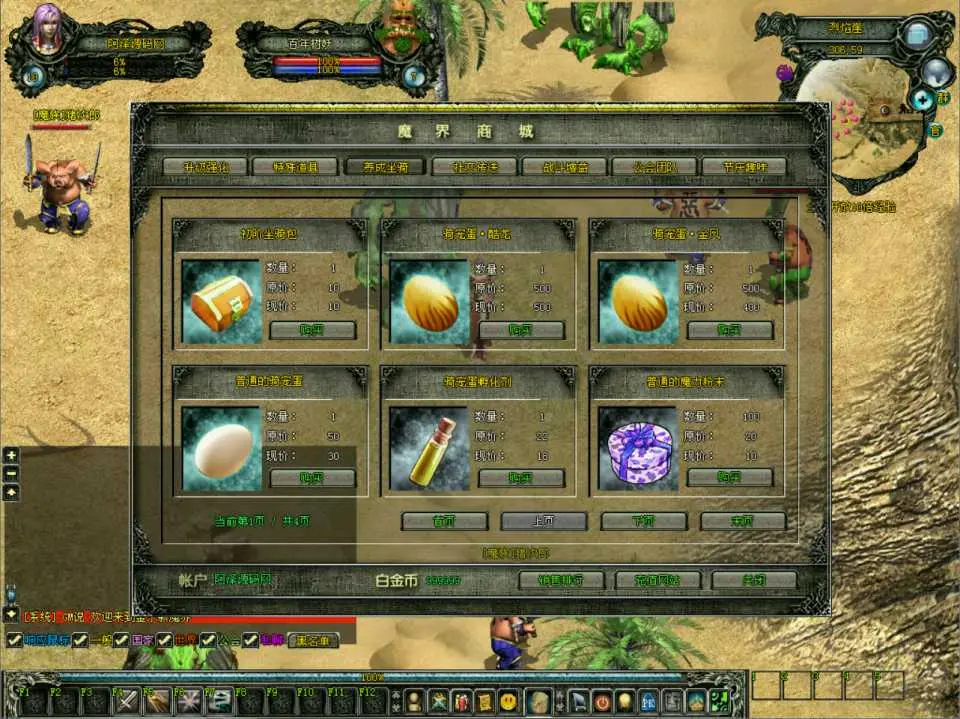Go to the first page (首页)
Viewport: 960px width, 719px height.
coord(444,521)
